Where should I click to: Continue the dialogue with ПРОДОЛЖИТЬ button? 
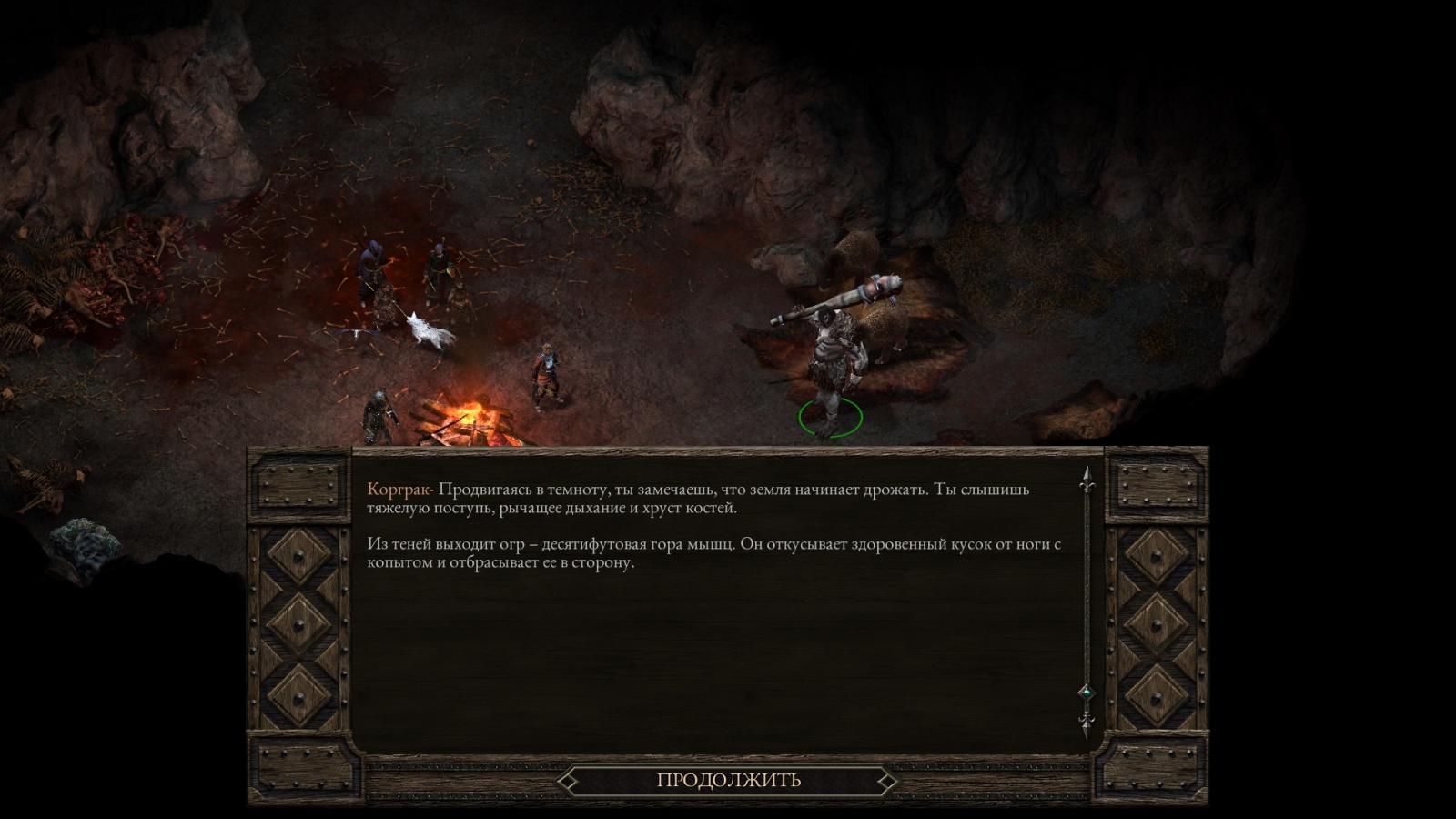(728, 780)
